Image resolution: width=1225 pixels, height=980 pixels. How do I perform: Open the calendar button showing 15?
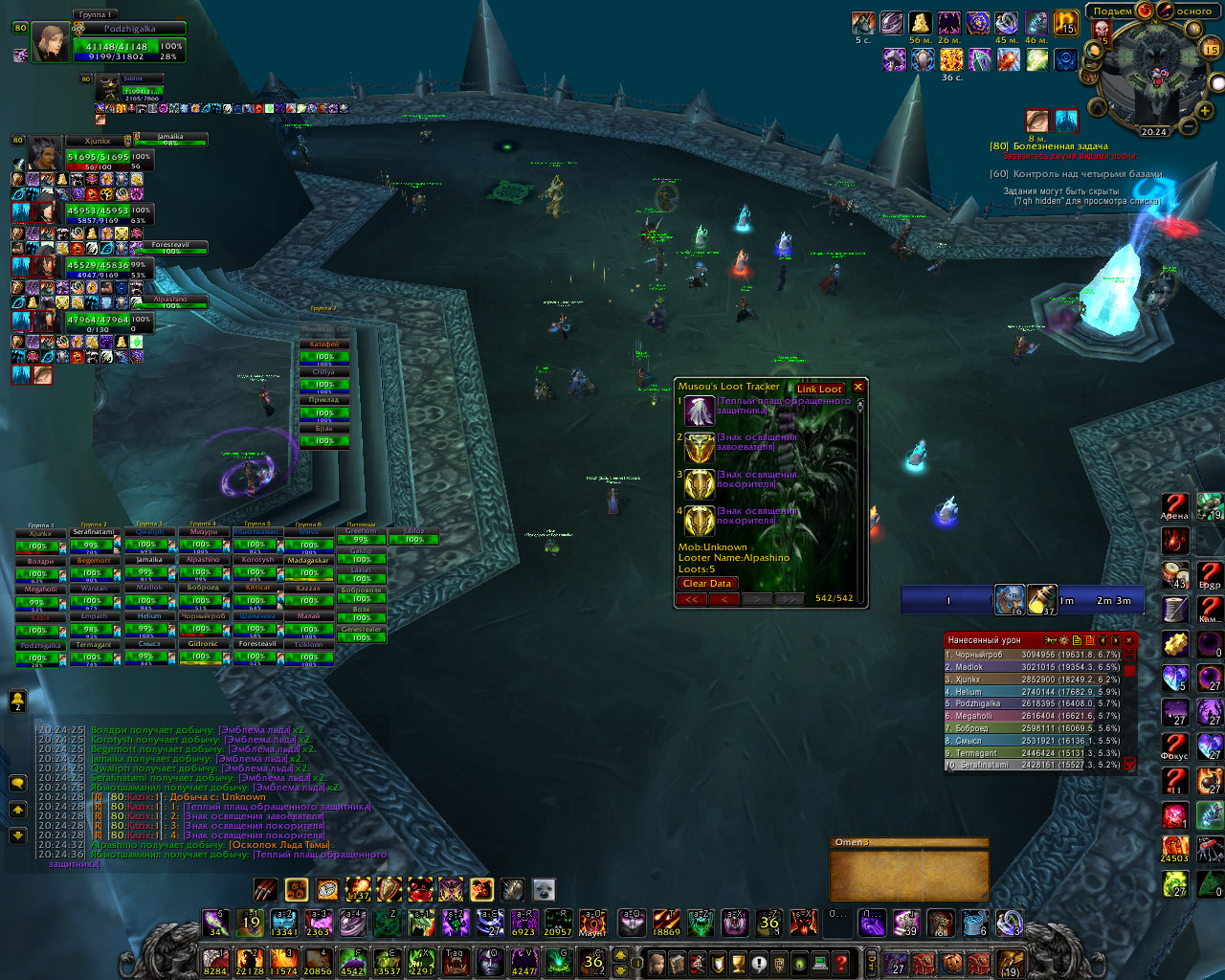point(1211,47)
